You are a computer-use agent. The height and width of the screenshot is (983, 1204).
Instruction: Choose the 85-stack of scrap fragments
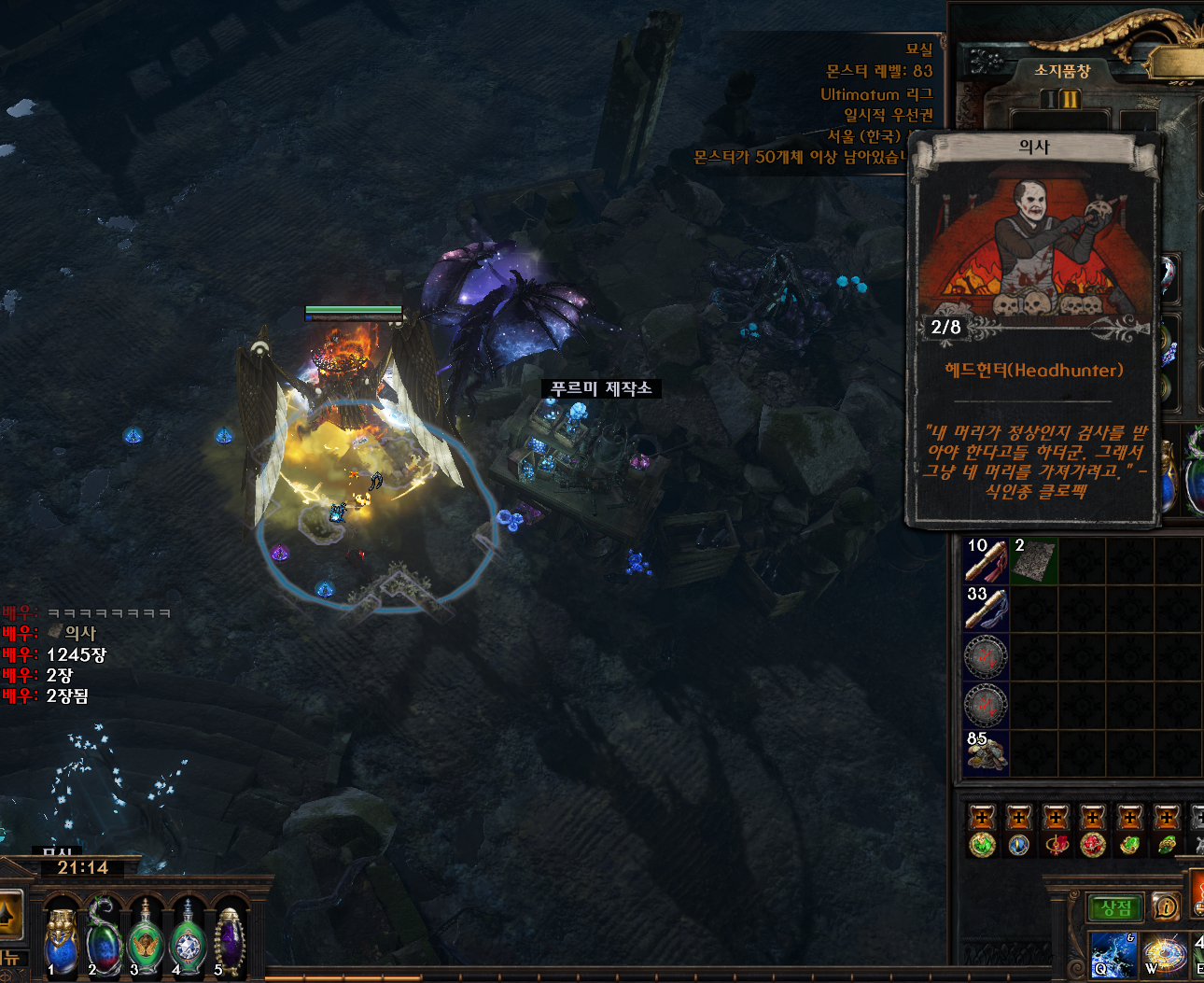coord(987,753)
